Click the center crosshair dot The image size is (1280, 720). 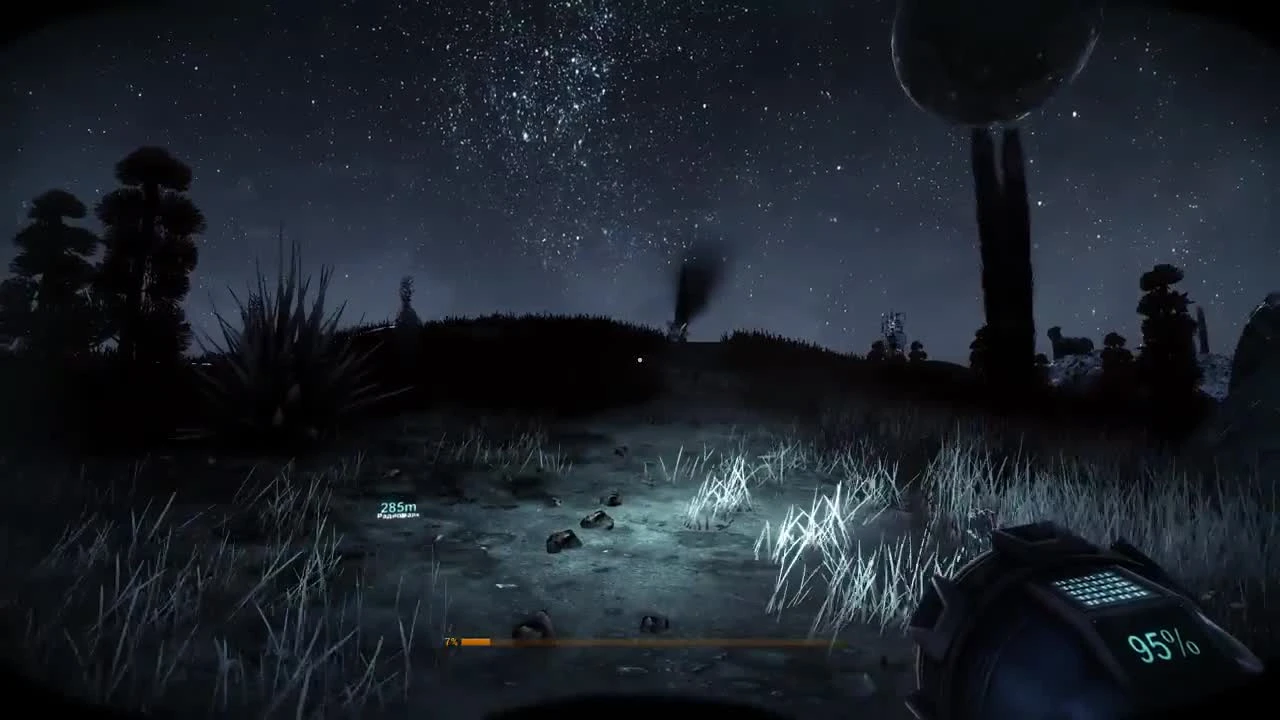click(639, 359)
